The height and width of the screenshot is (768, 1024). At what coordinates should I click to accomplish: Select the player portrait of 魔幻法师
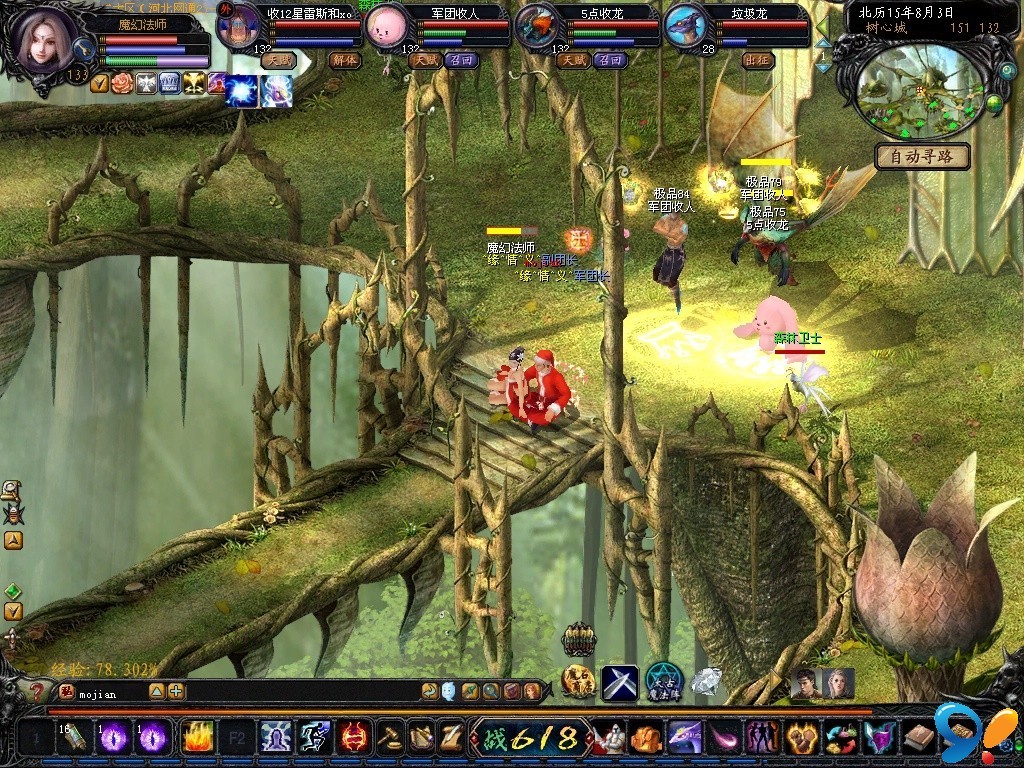point(44,40)
